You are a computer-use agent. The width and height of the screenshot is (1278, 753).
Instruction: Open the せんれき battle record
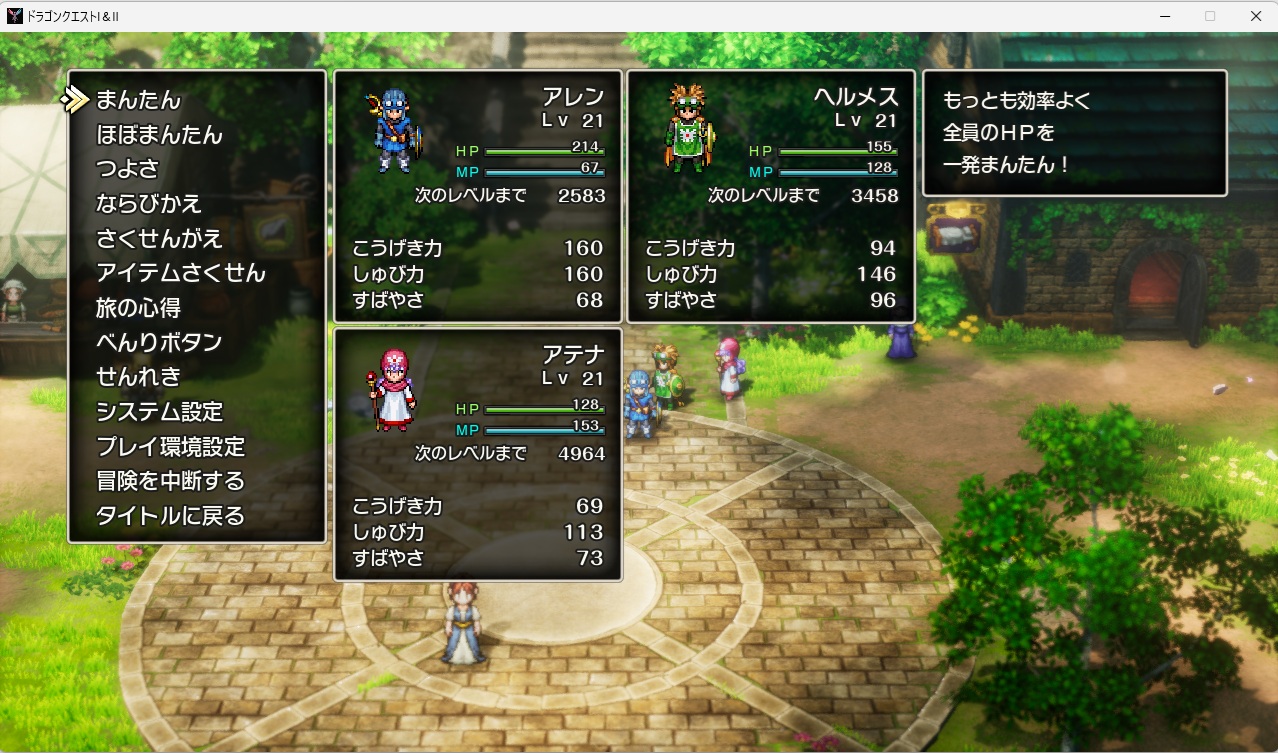pos(139,377)
